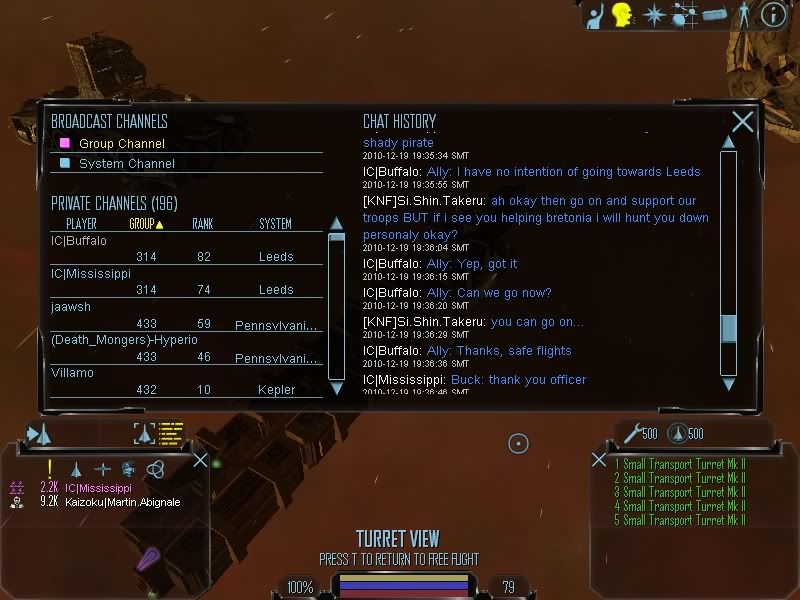This screenshot has width=800, height=600.
Task: Sort the player list by Group column
Action: click(146, 224)
